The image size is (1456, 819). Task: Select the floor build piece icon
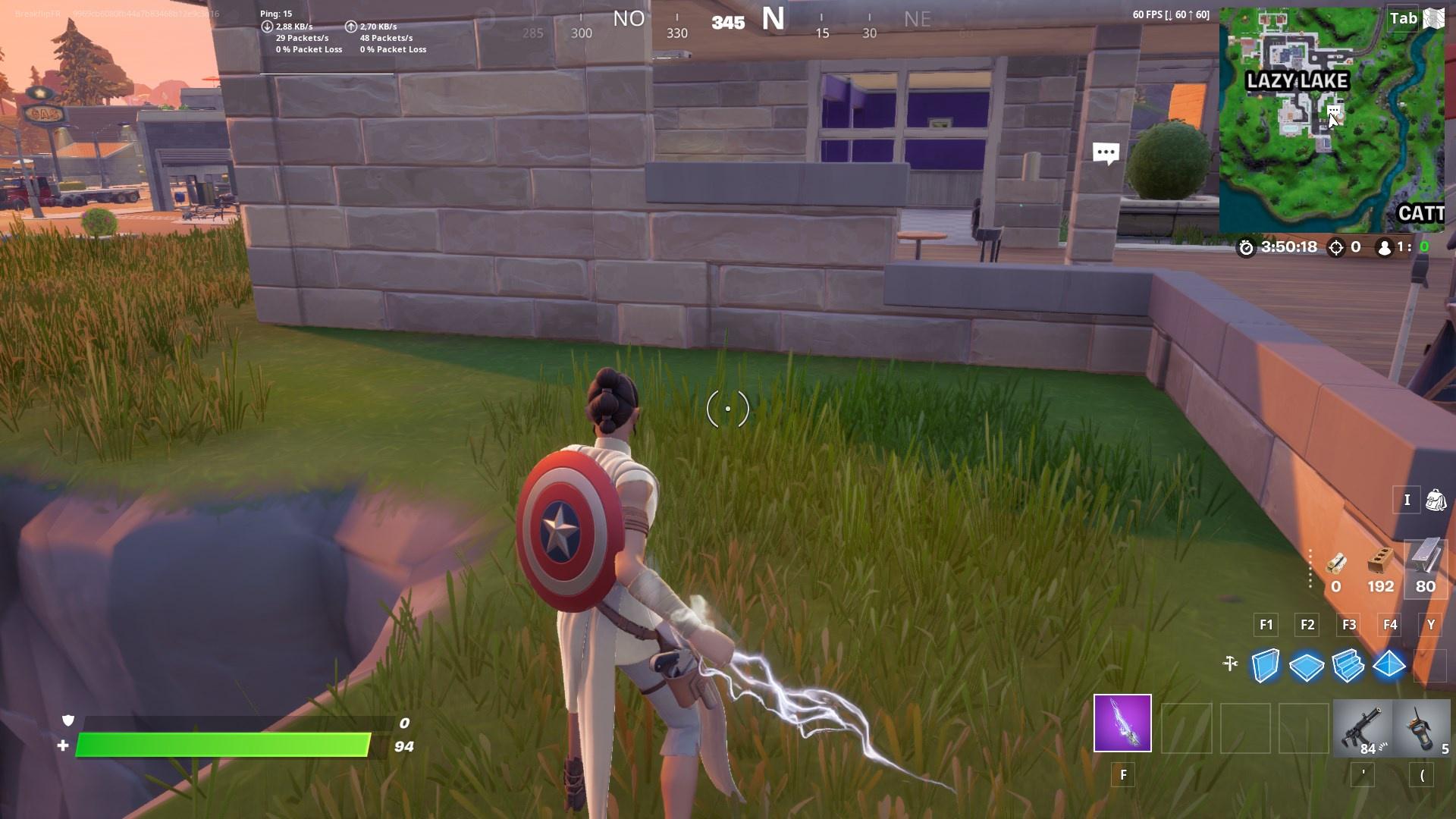[x=1306, y=666]
